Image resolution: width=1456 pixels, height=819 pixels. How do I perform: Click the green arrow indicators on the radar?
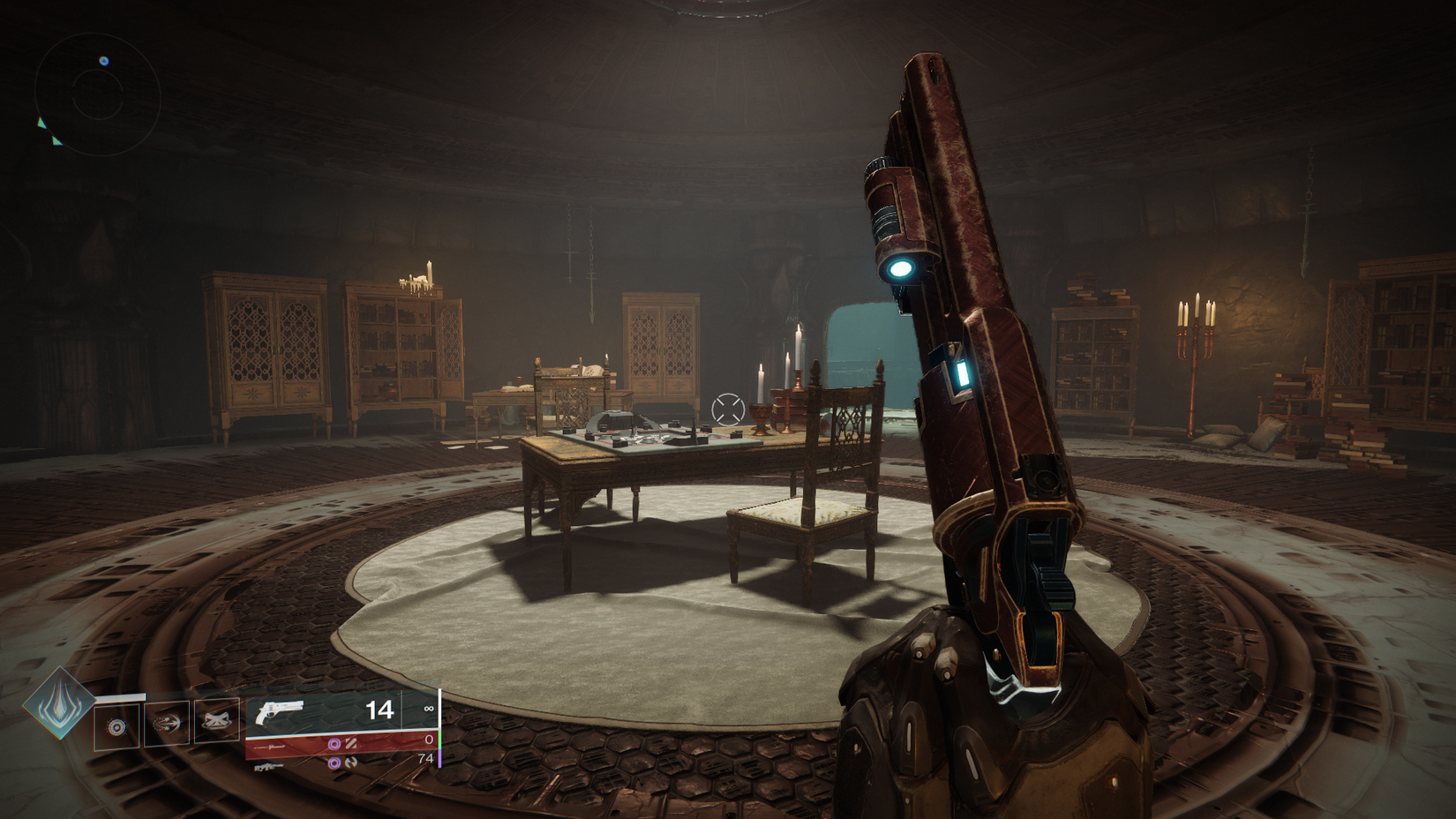pyautogui.click(x=42, y=126)
